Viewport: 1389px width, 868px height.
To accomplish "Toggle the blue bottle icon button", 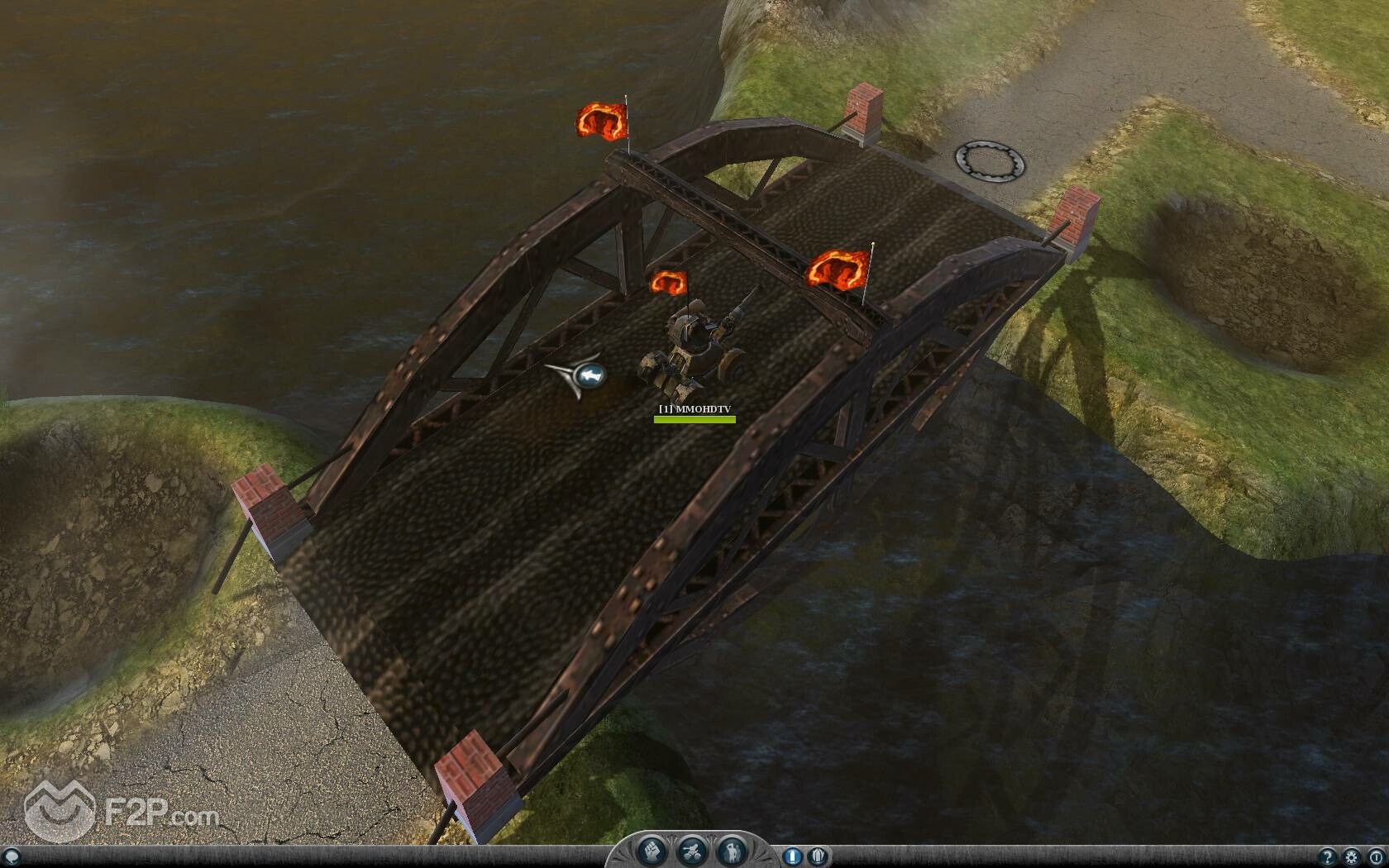I will [x=791, y=856].
